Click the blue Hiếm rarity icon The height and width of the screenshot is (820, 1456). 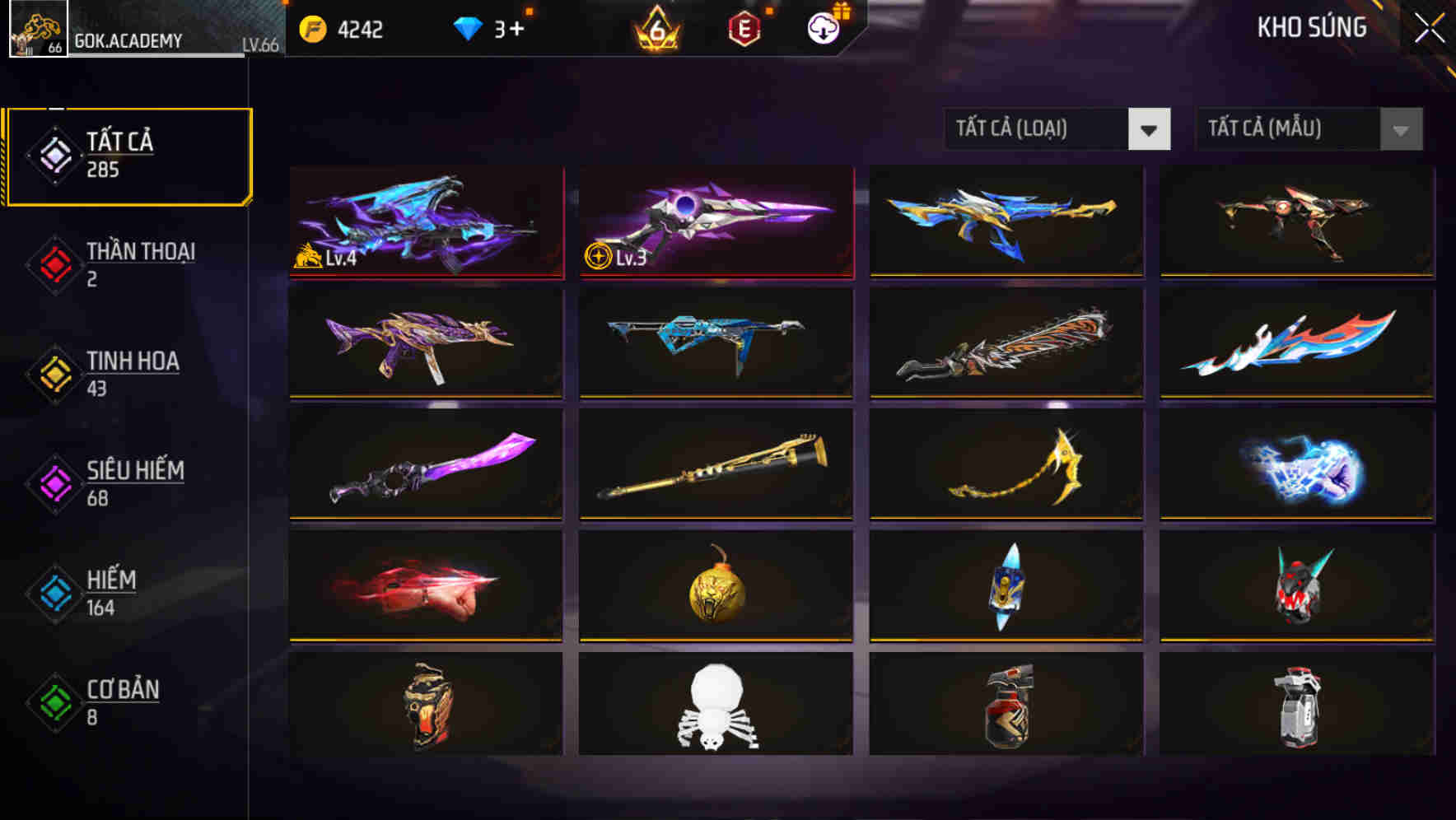point(52,592)
